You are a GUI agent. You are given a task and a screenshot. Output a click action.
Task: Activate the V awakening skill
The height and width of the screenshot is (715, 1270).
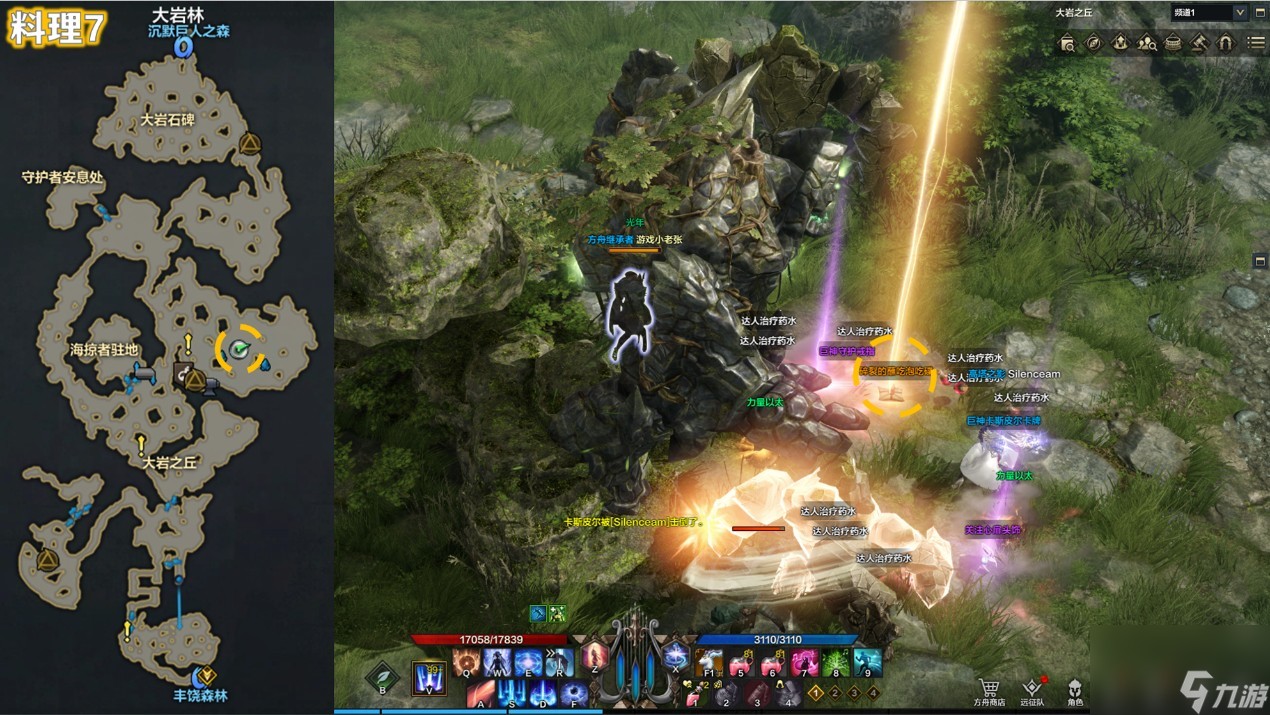coord(429,678)
